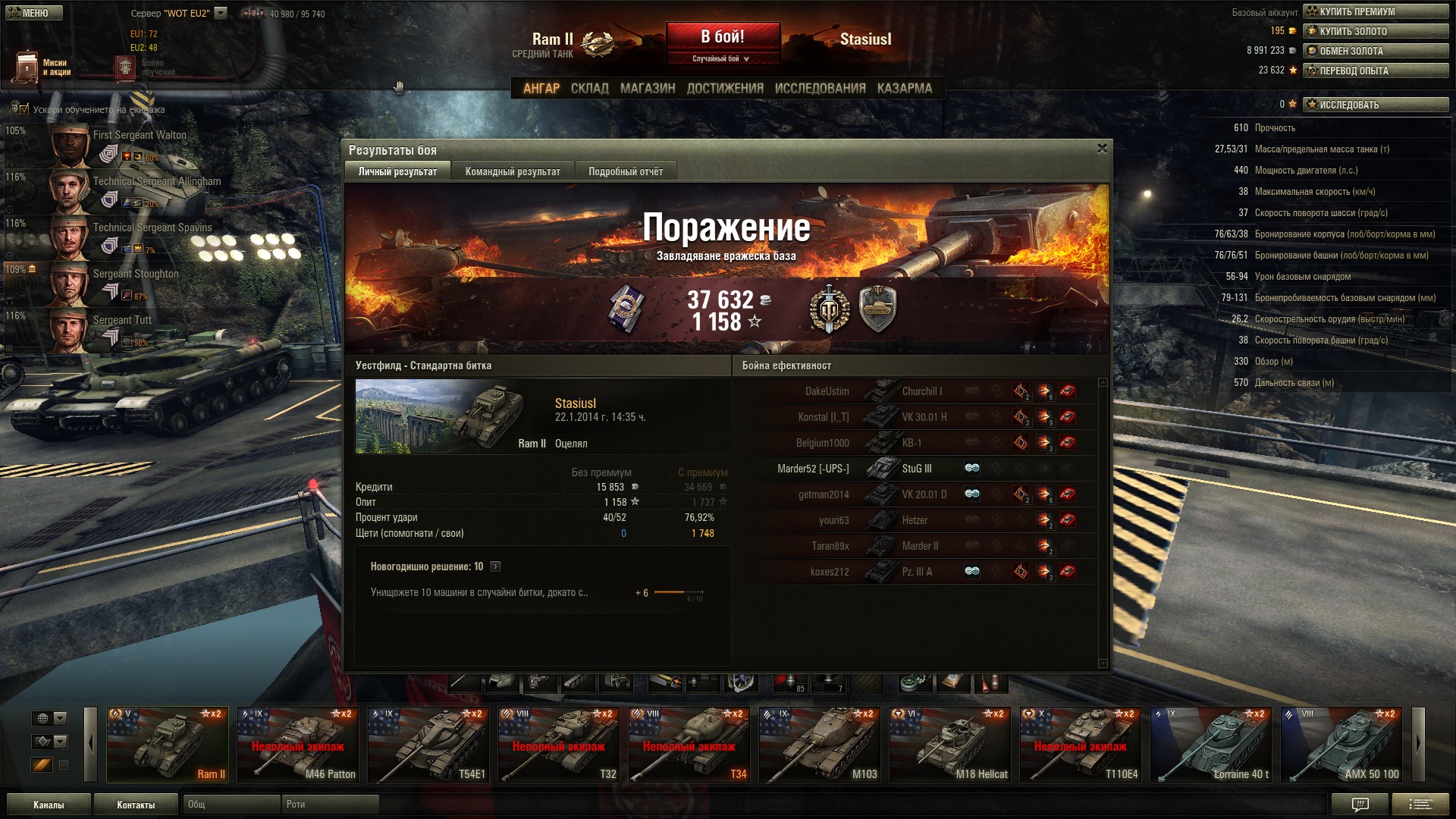Screen dimensions: 1456x819
Task: Show the ДОСТИЖЕНИЯ section
Action: click(x=725, y=89)
